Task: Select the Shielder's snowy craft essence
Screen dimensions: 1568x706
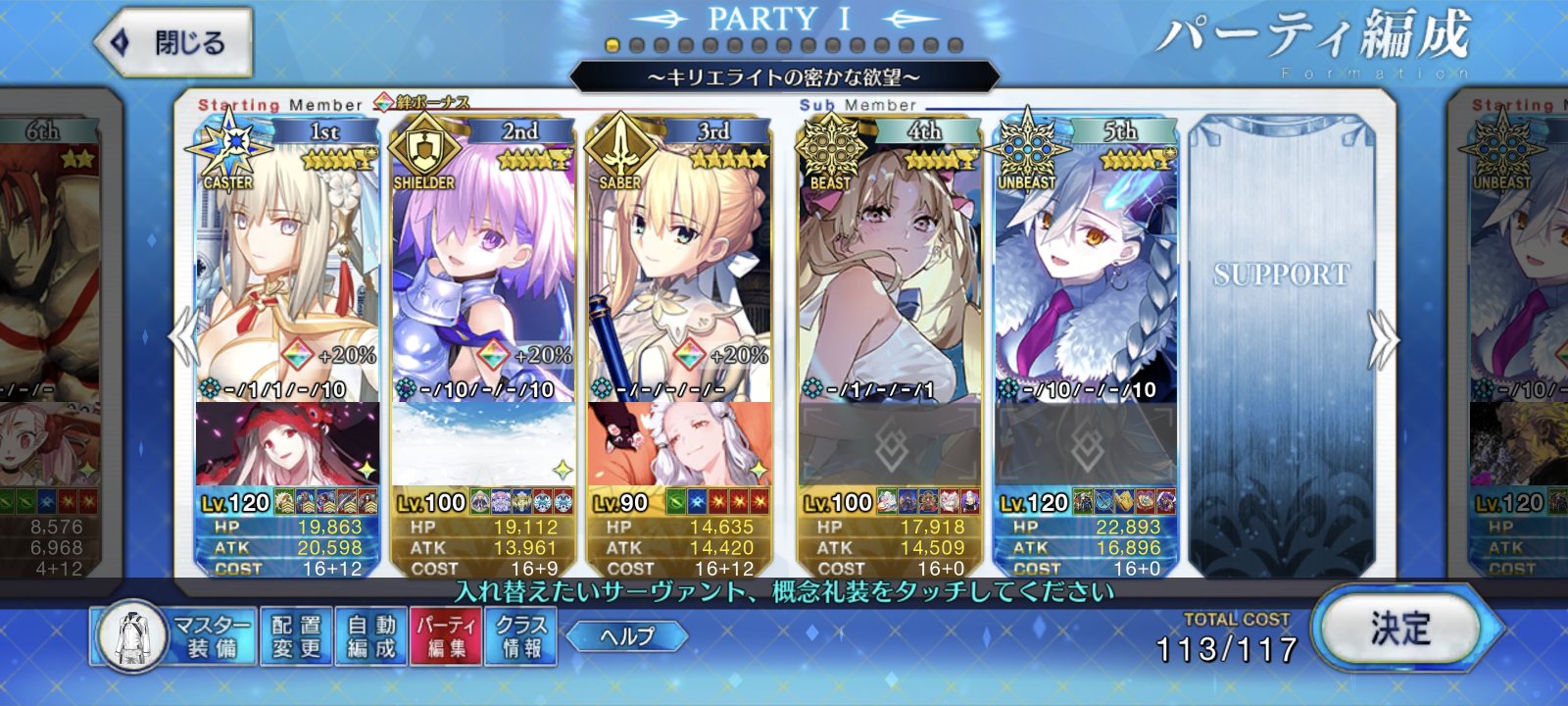Action: tap(483, 444)
